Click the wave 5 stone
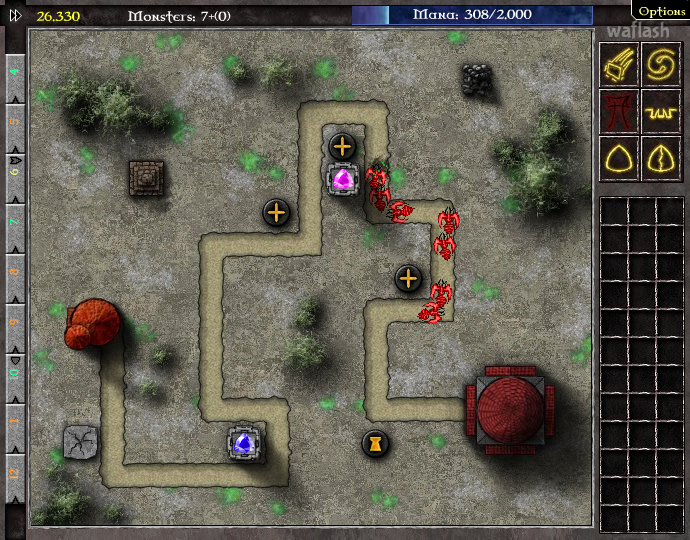 15,120
